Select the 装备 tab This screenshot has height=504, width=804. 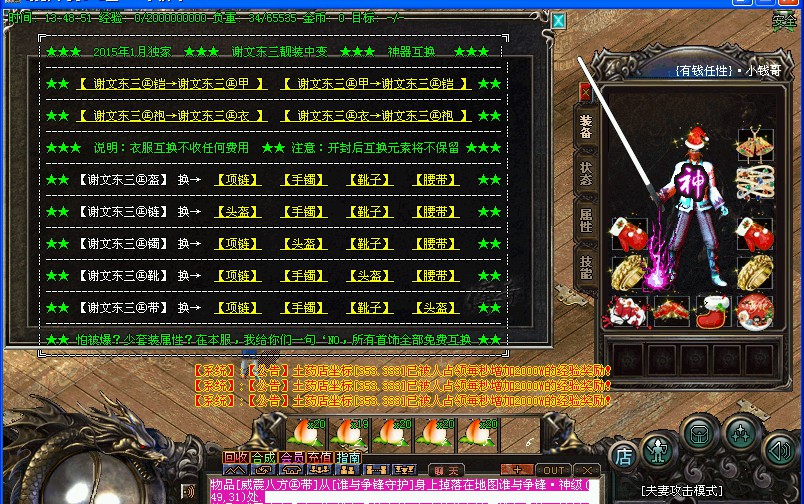click(x=586, y=126)
